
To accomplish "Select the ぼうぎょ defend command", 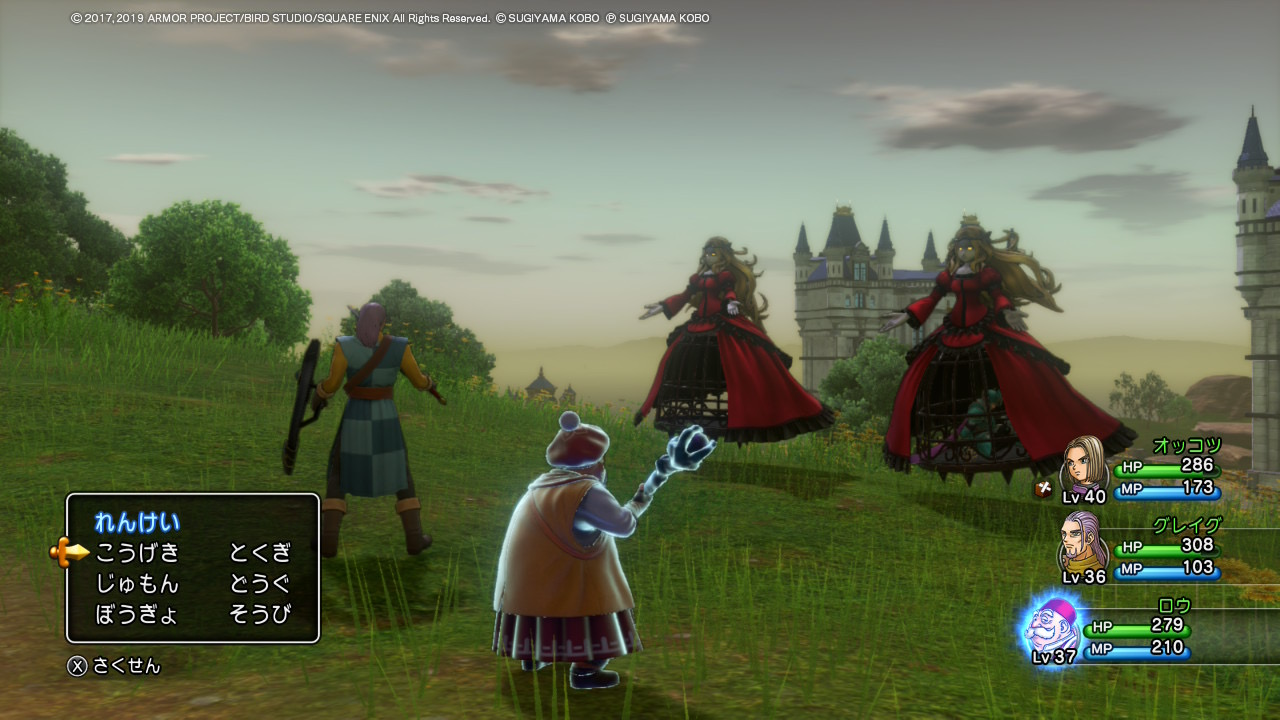I will coord(137,614).
